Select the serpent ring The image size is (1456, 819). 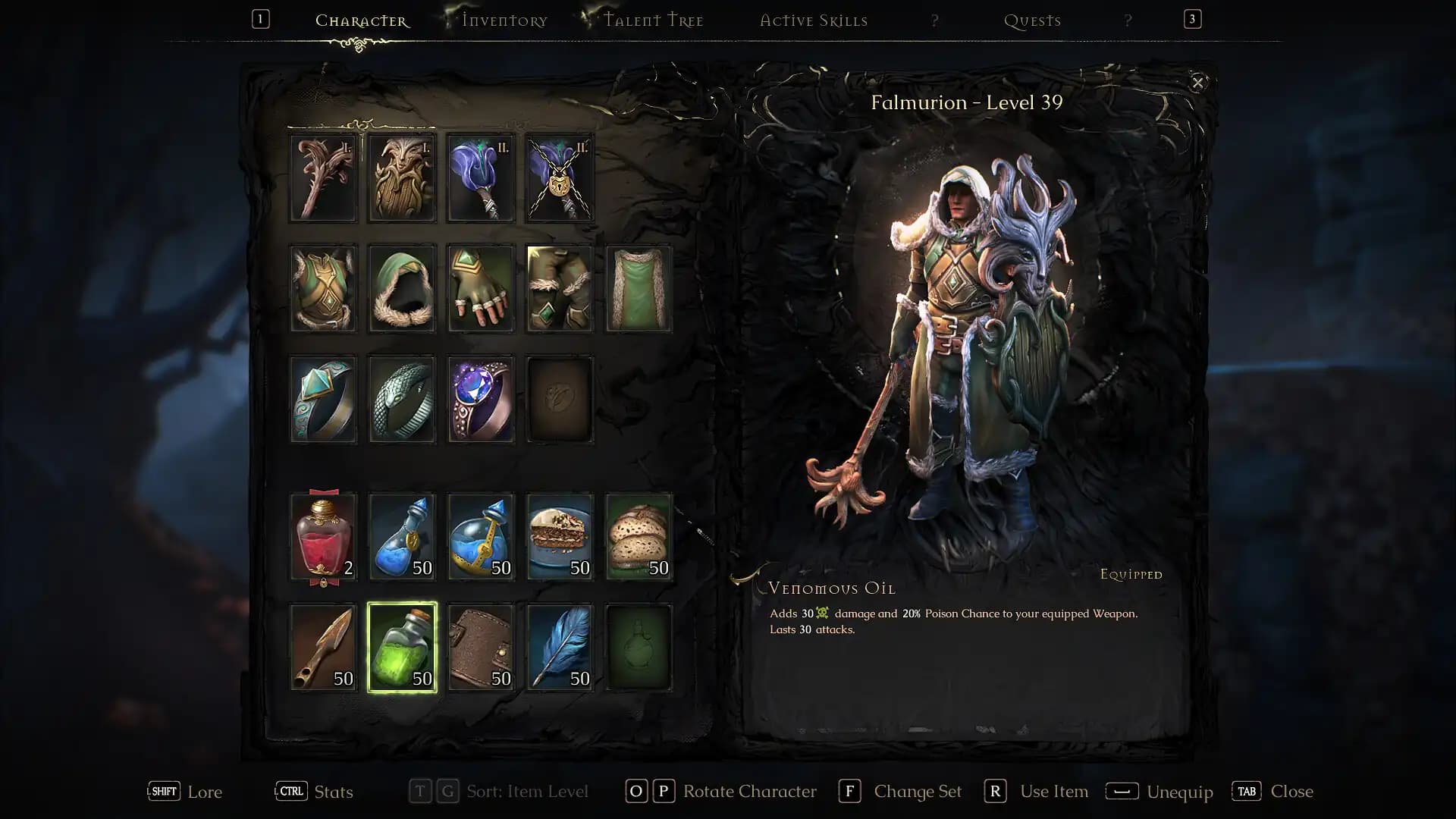tap(401, 399)
